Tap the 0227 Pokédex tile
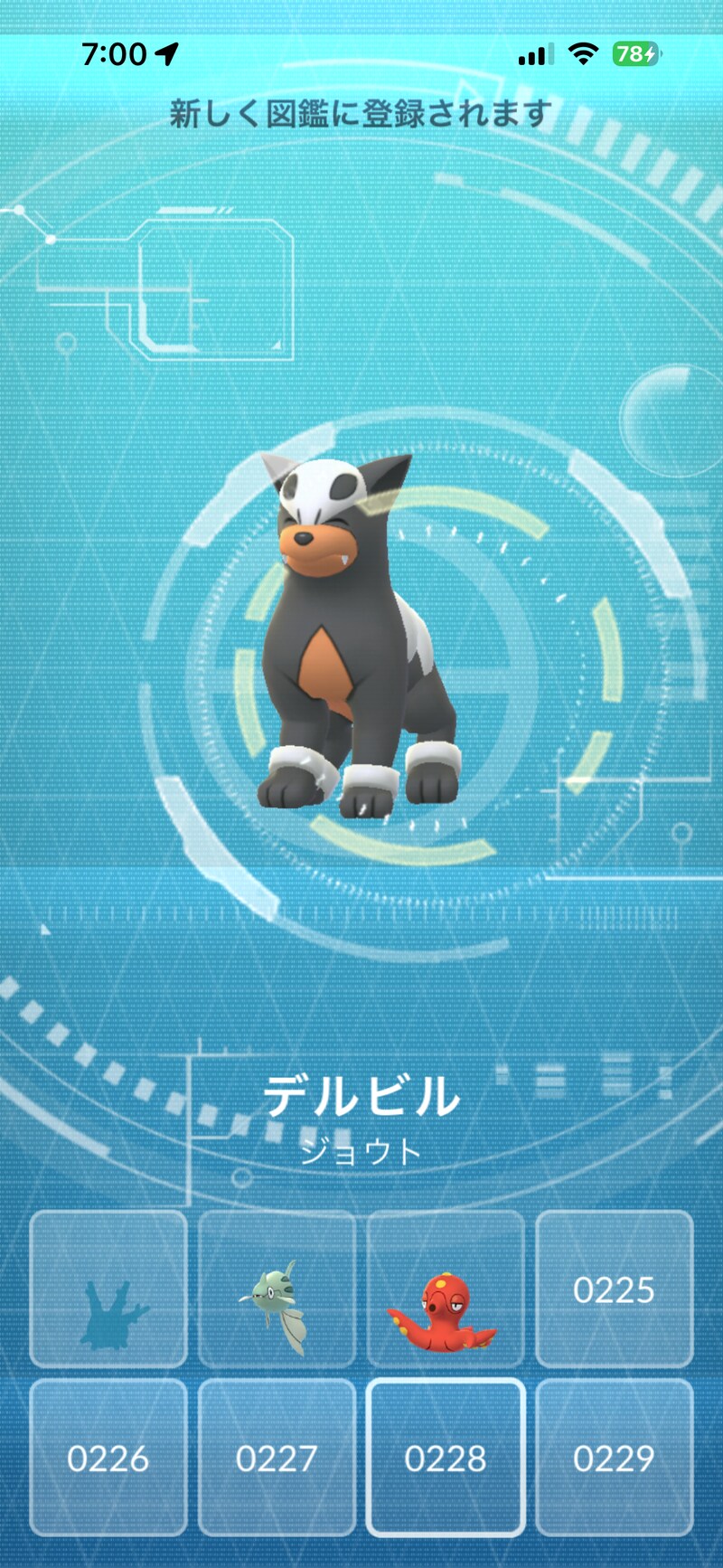 (x=277, y=1457)
